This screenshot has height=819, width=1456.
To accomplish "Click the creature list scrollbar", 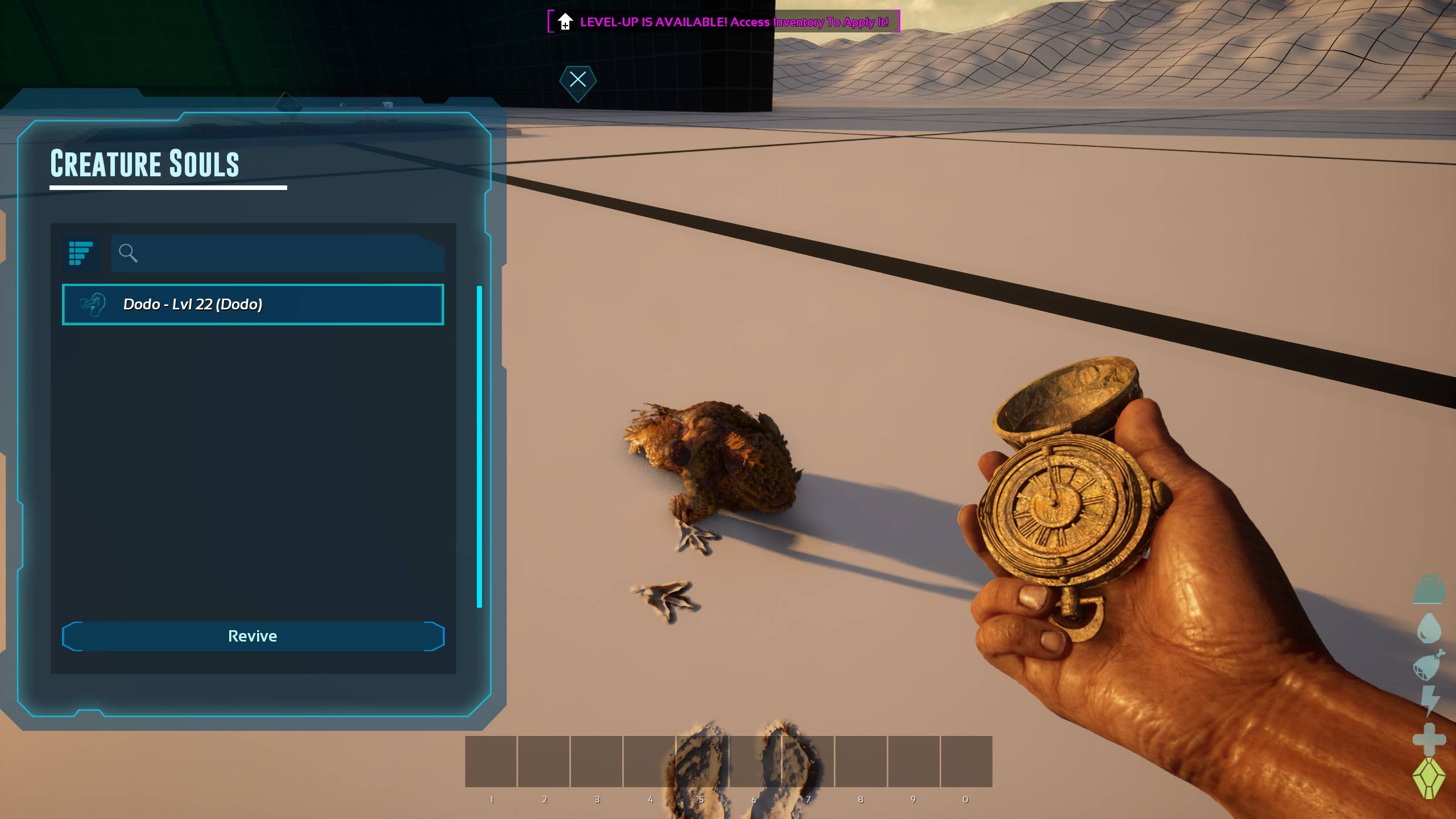I will tap(479, 446).
